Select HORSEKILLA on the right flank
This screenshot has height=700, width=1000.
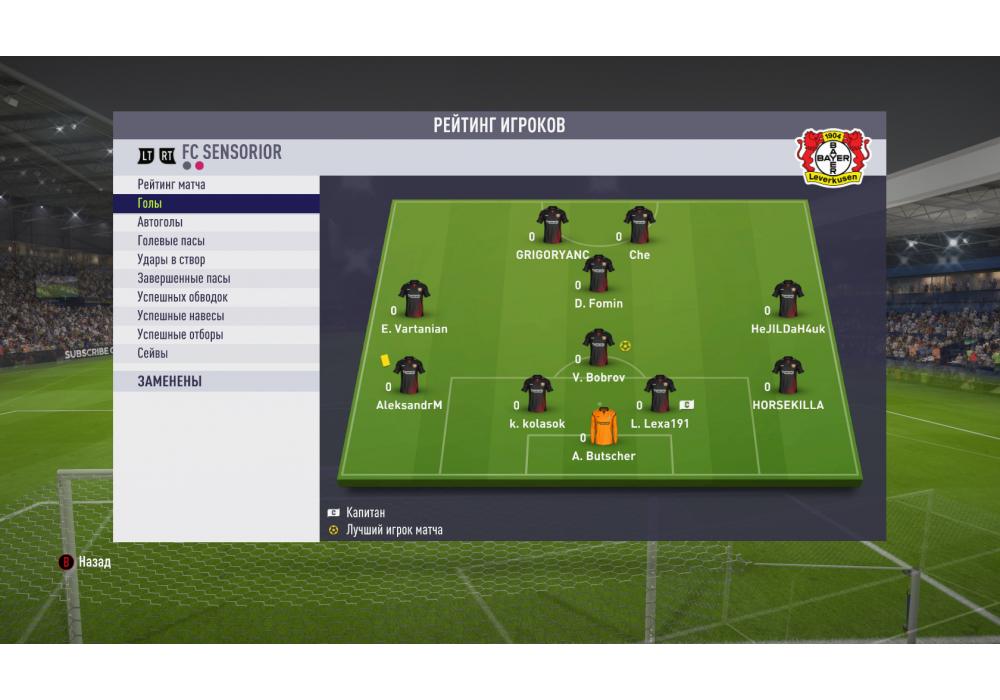[788, 375]
